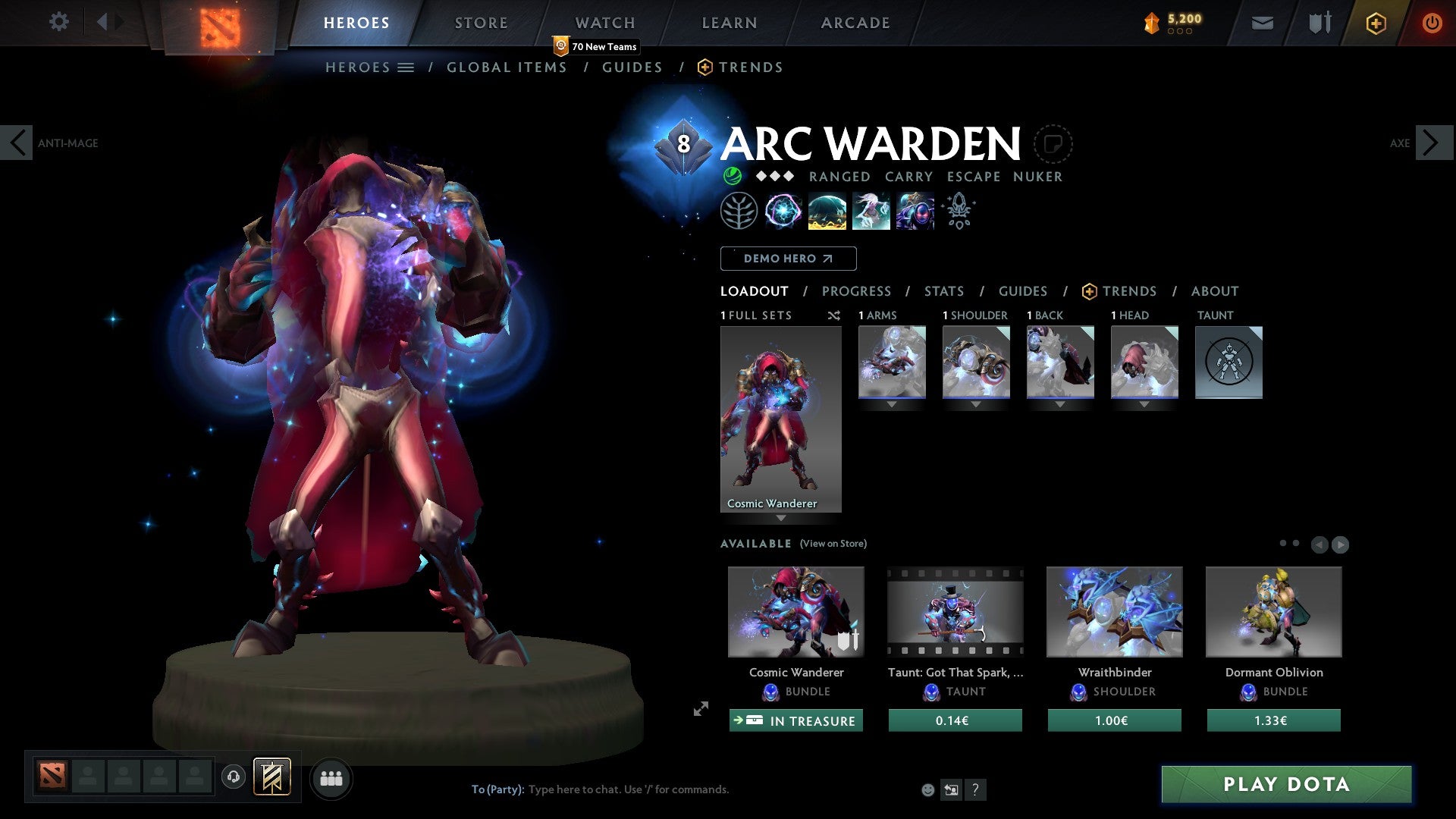Screen dimensions: 1456x819
Task: Click the Spark Wraith ability icon
Action: coord(871,210)
